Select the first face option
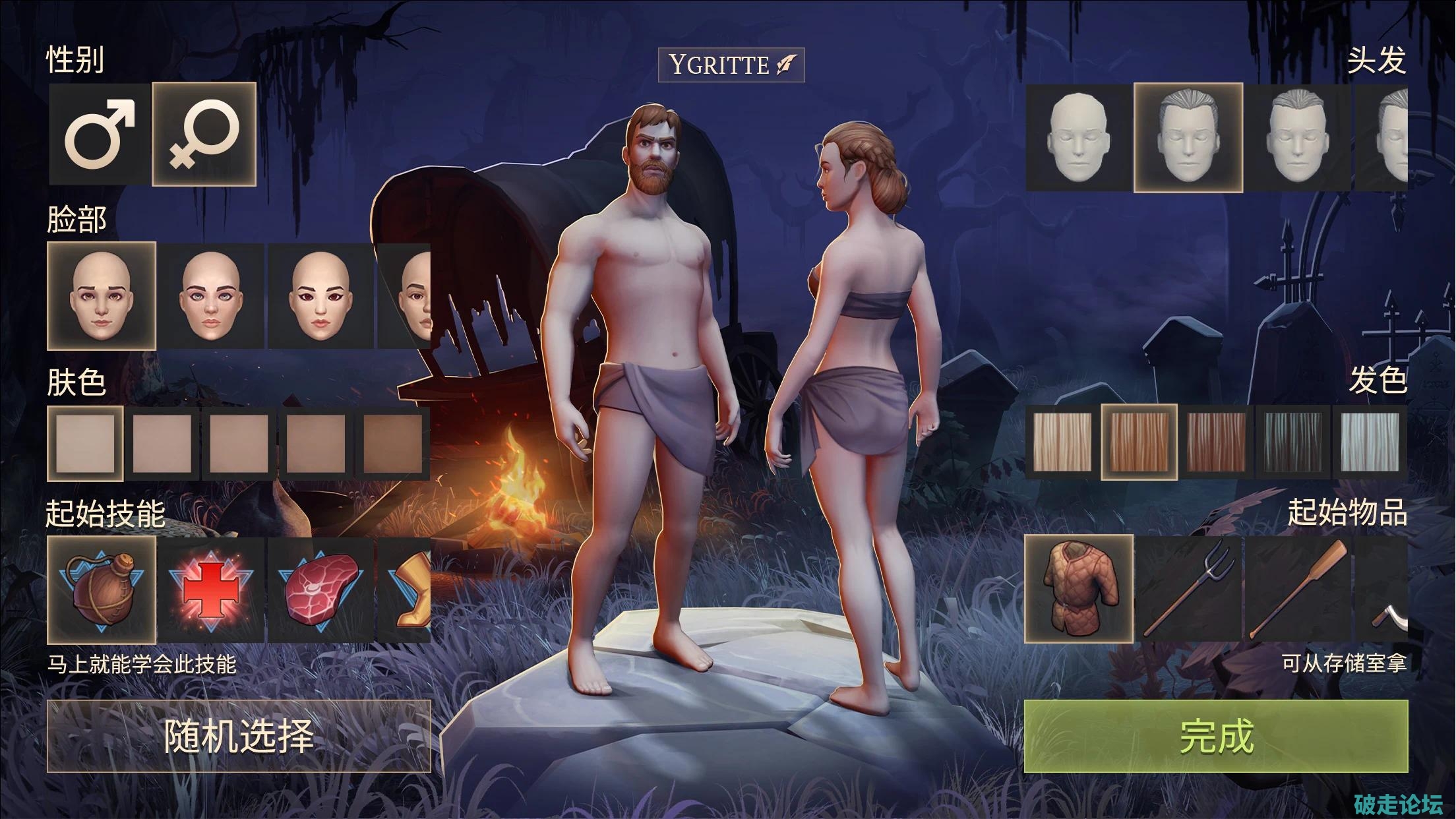 point(102,296)
